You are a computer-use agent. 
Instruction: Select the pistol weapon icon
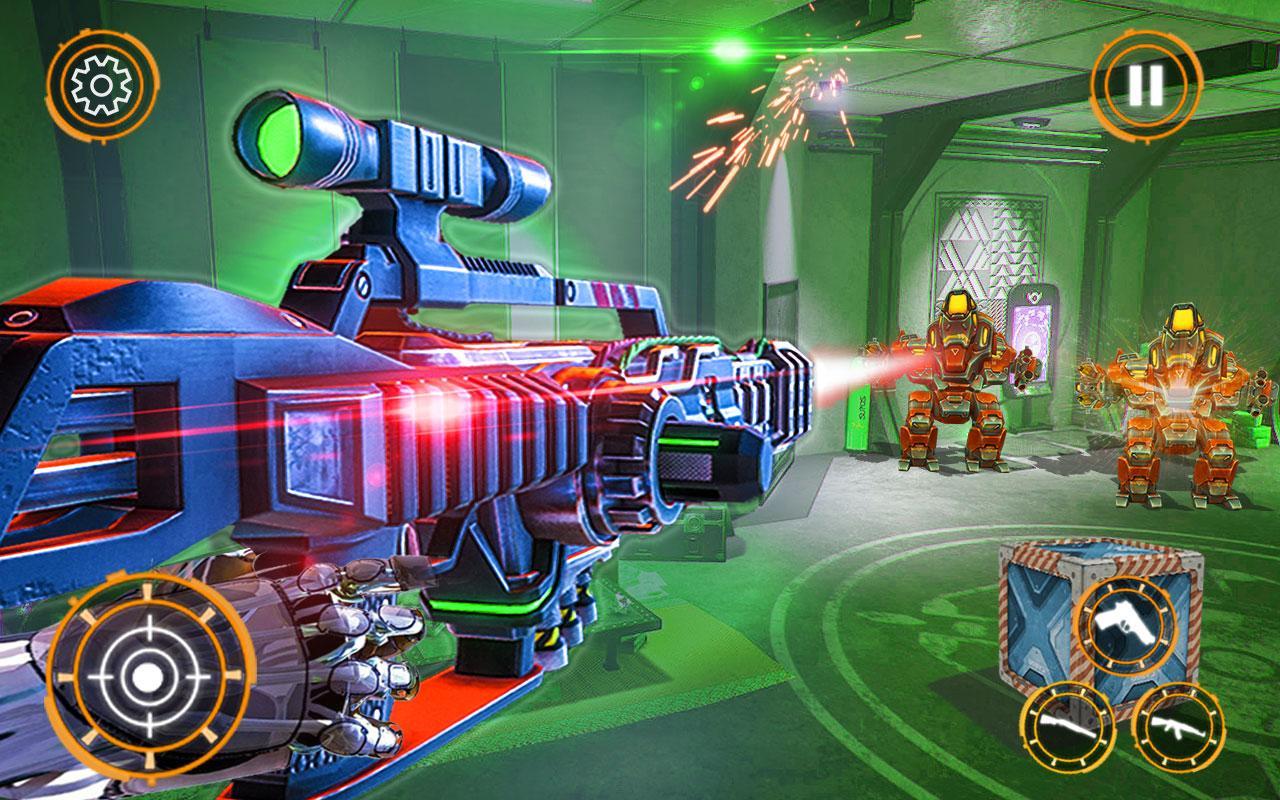point(1124,623)
